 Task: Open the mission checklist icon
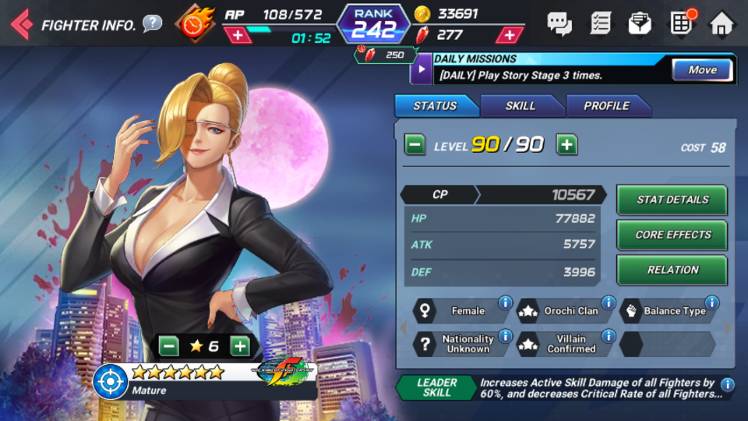click(x=600, y=23)
